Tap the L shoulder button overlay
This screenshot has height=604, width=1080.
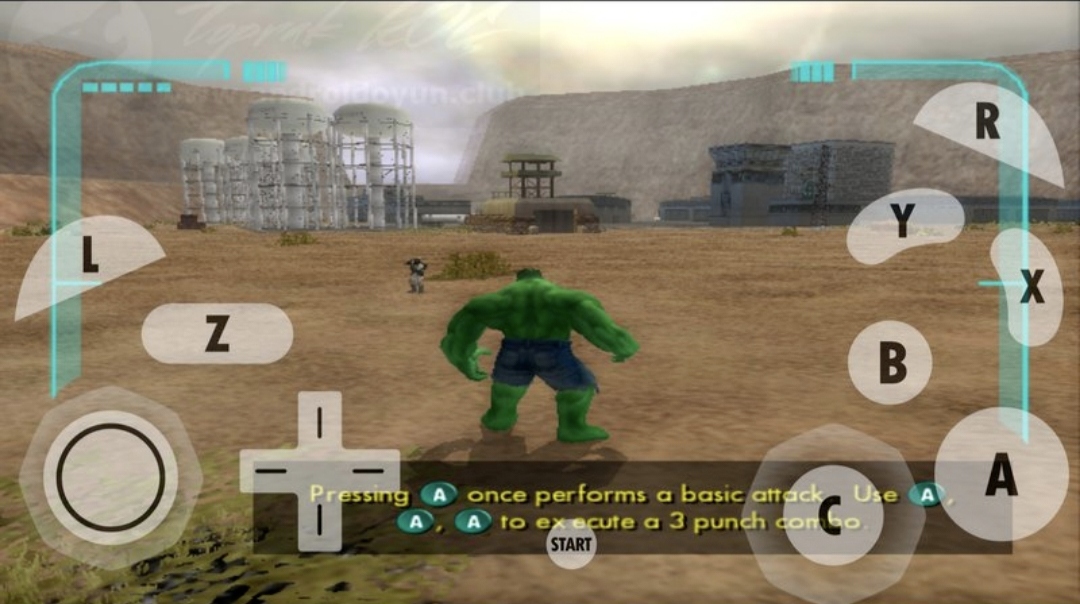click(x=89, y=260)
